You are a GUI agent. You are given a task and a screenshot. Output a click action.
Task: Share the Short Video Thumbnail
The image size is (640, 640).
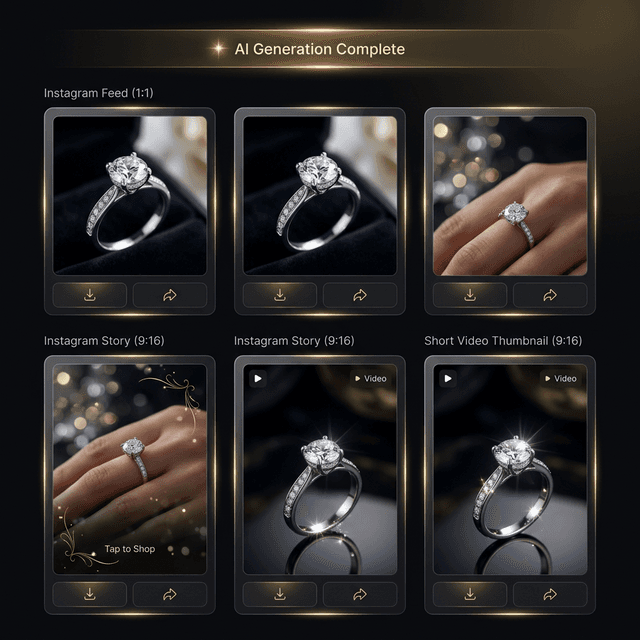pos(549,594)
